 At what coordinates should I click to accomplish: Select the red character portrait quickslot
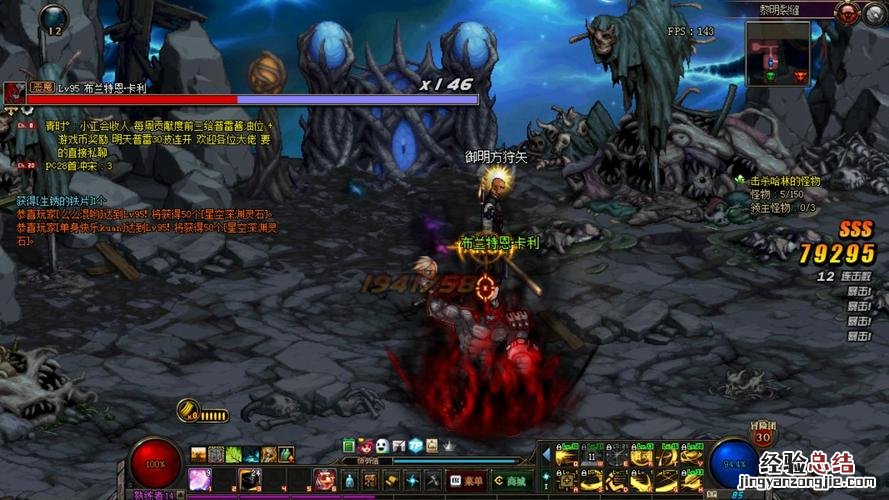coord(324,479)
